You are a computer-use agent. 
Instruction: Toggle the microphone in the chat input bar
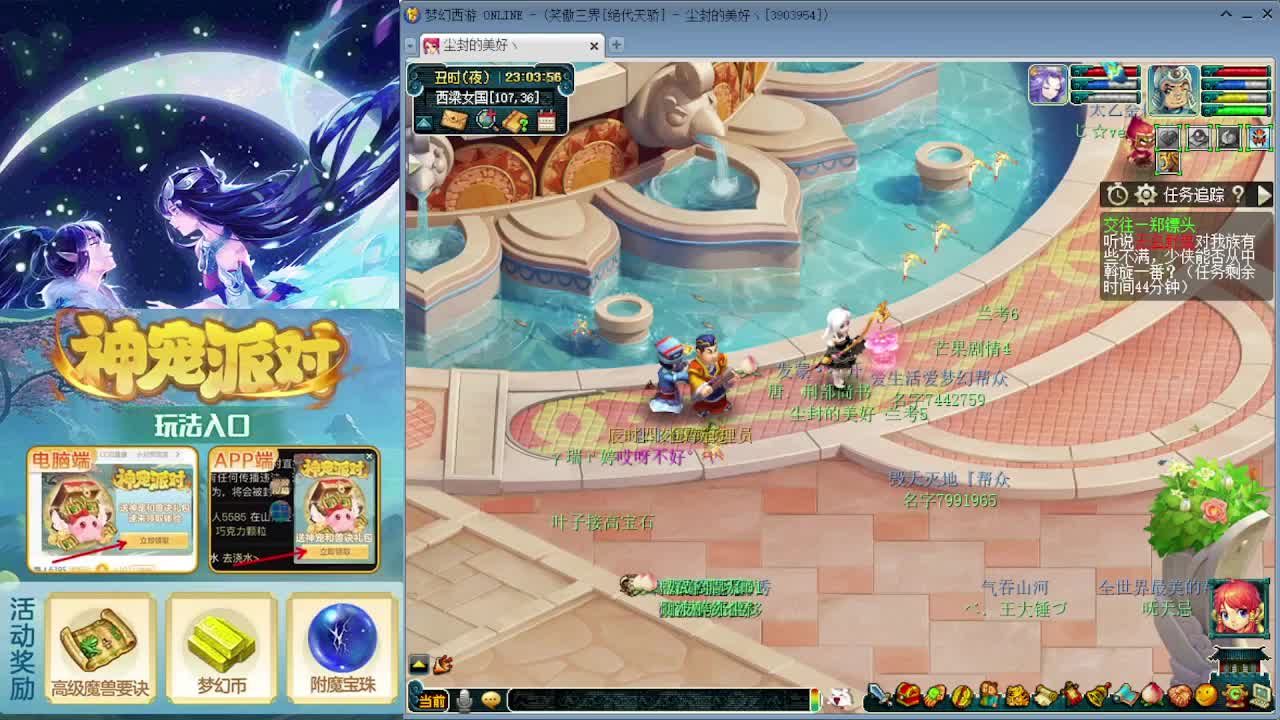tap(464, 701)
